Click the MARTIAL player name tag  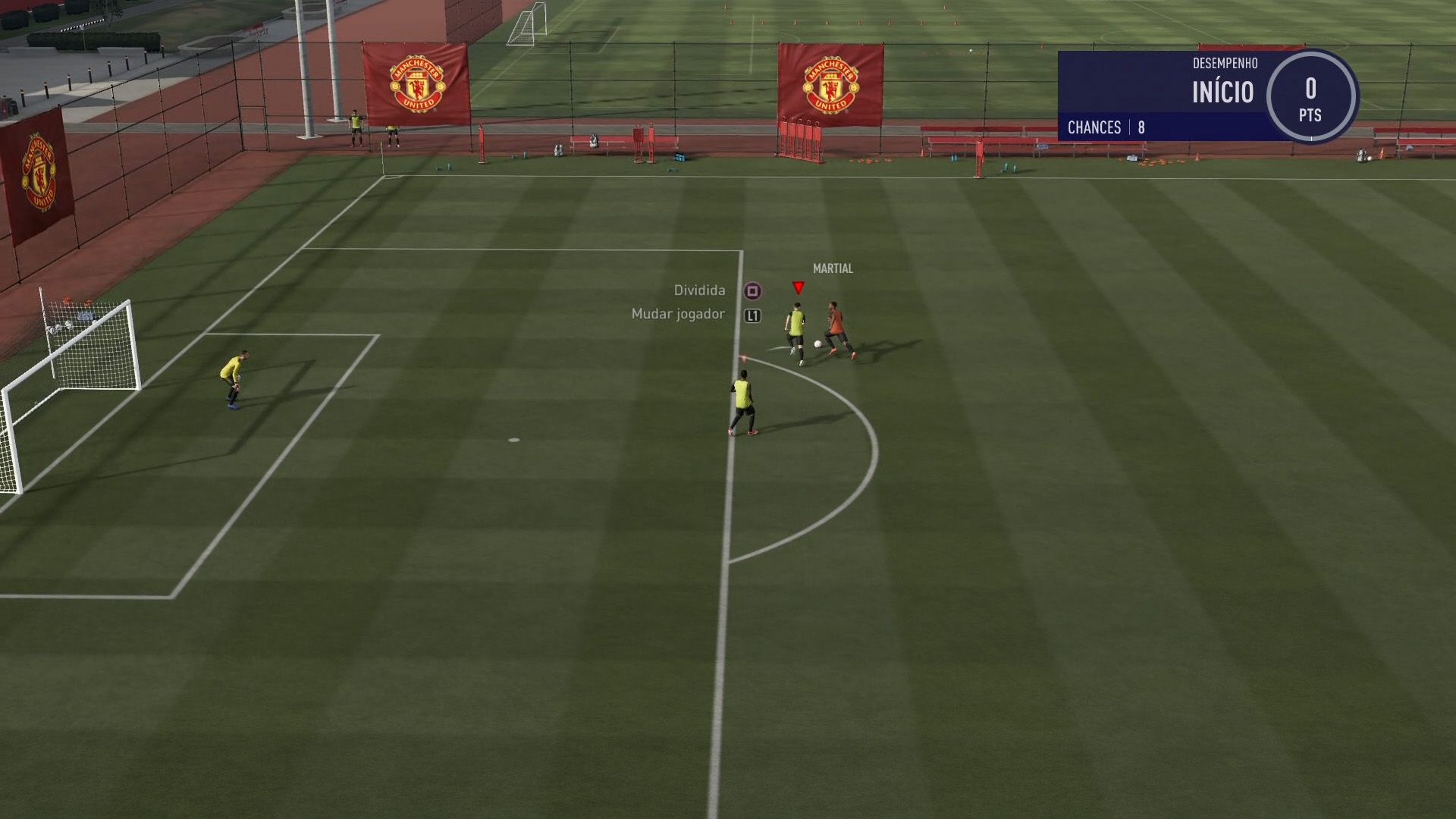pos(832,268)
